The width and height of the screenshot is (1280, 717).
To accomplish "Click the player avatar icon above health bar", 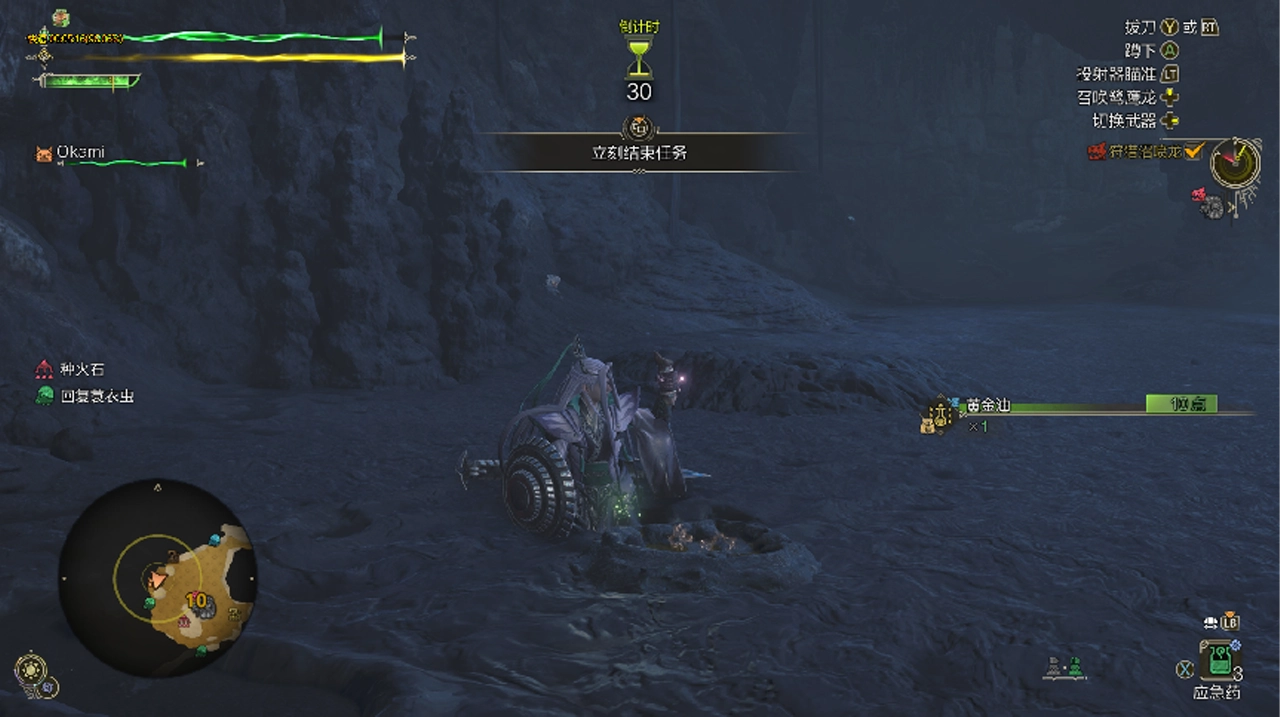I will [x=62, y=17].
